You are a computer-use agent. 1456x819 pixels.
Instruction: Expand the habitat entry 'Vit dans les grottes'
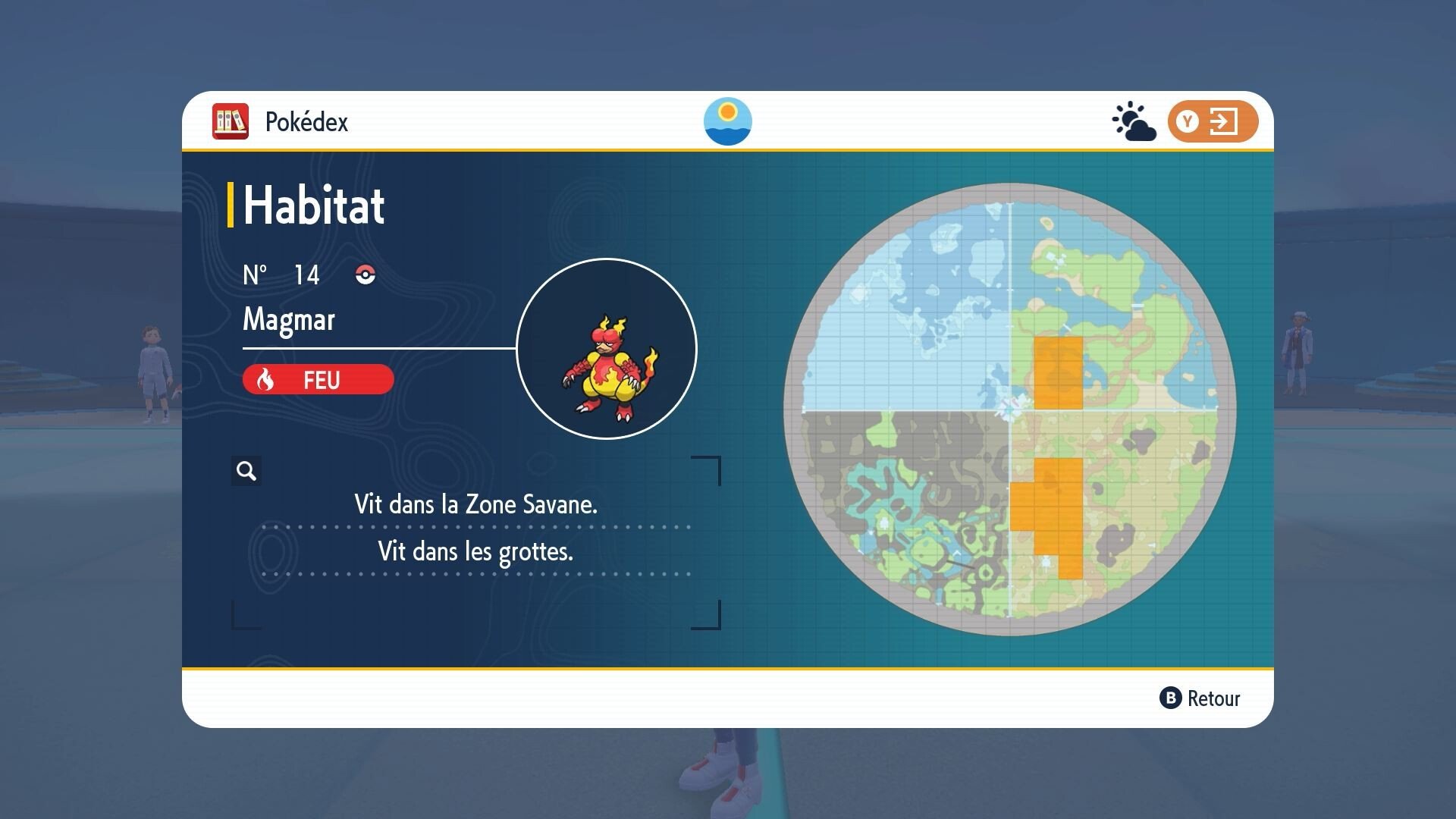coord(476,551)
